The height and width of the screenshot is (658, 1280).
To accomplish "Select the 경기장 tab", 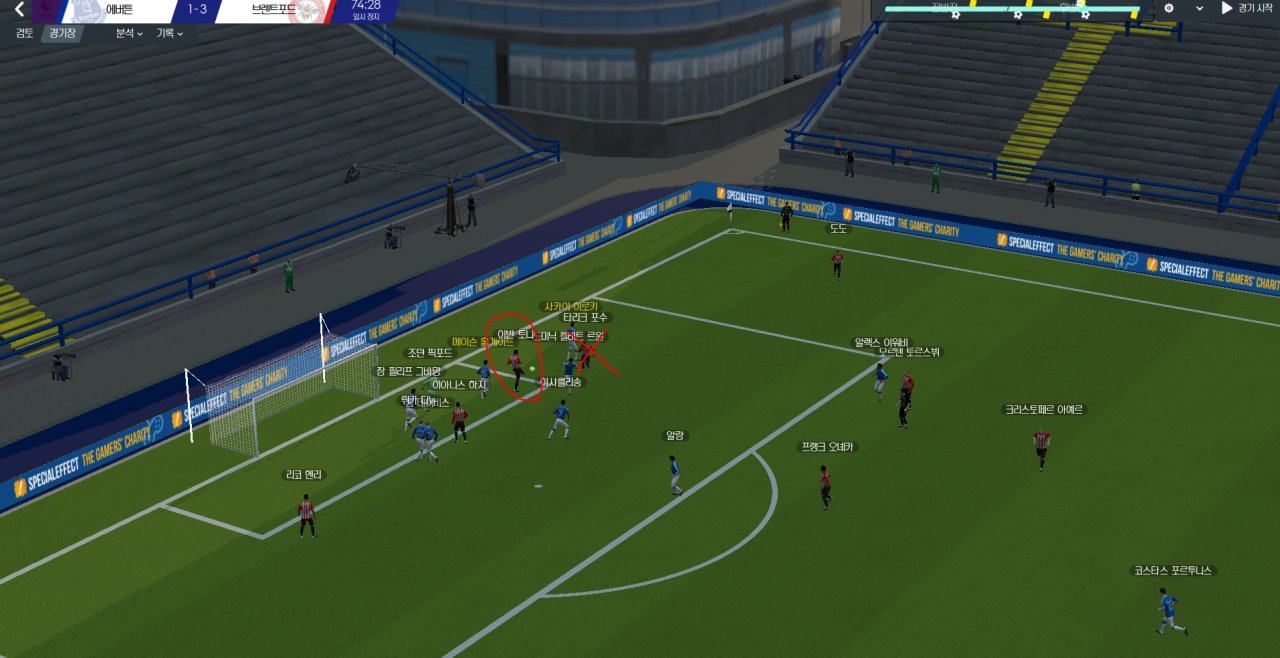I will point(63,33).
